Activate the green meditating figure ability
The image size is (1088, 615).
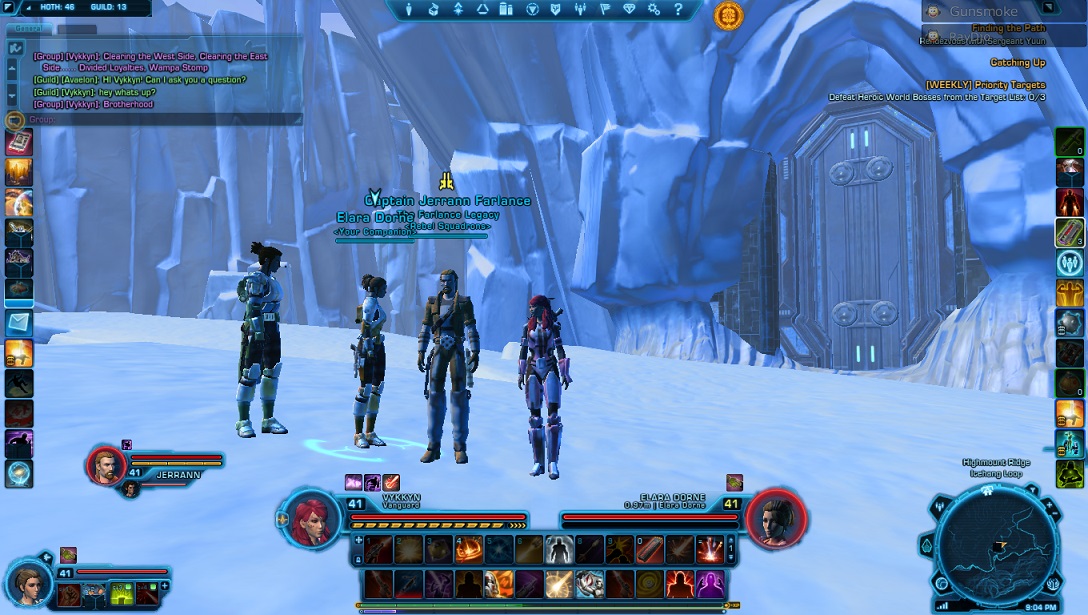point(1069,473)
